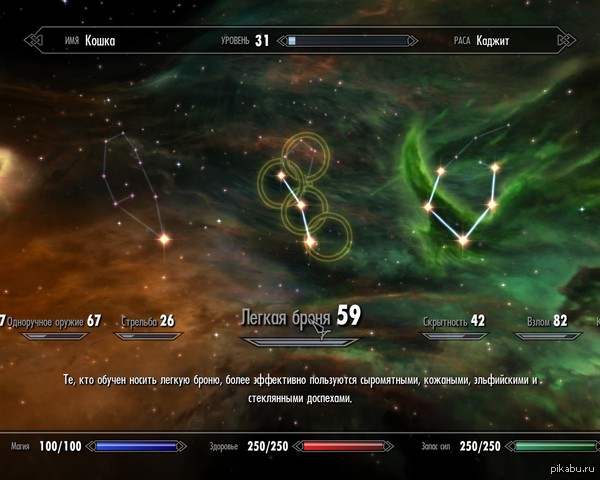The height and width of the screenshot is (480, 600).
Task: Open the Взлом skill
Action: (x=546, y=321)
